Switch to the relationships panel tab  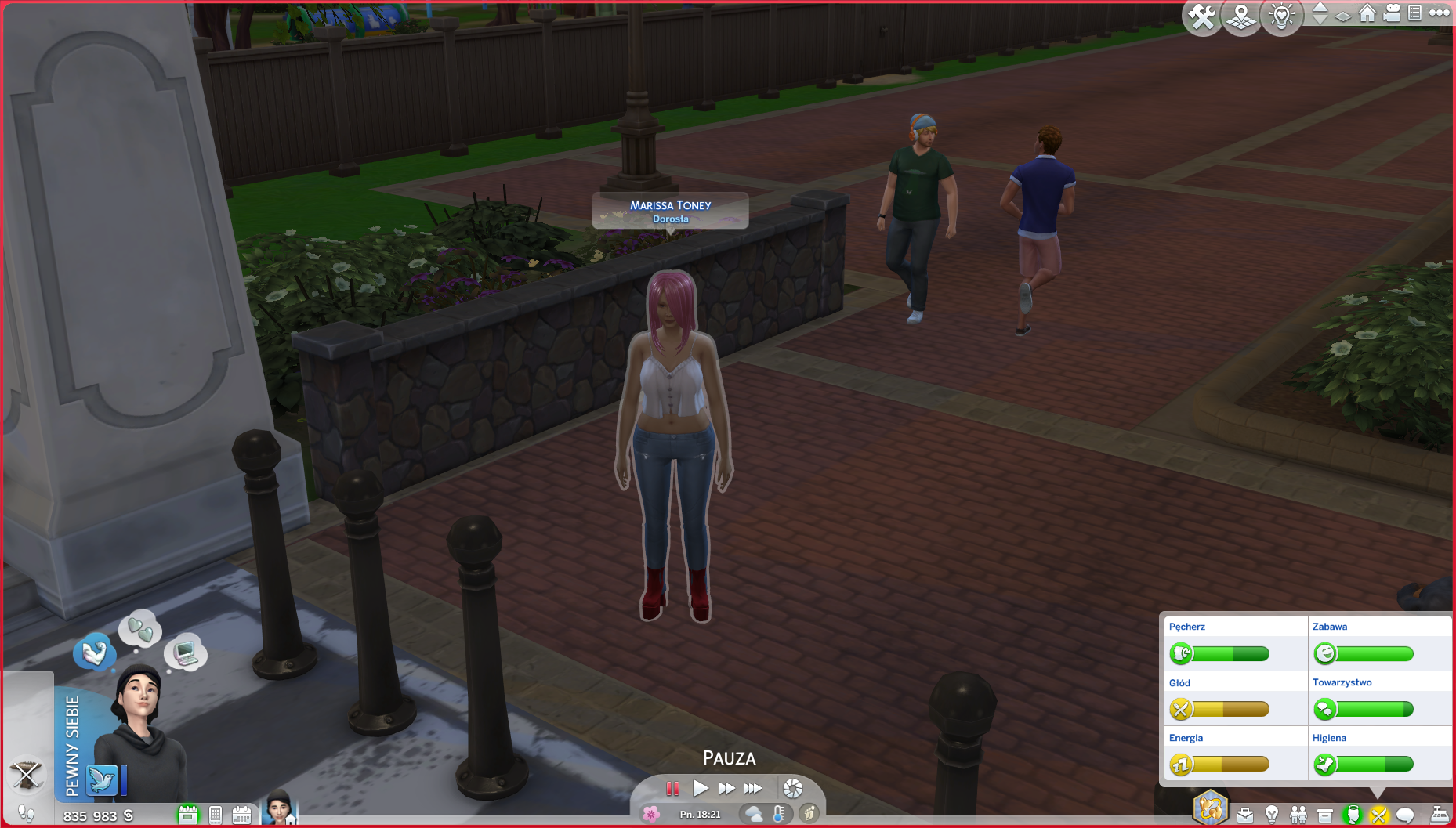point(1298,815)
